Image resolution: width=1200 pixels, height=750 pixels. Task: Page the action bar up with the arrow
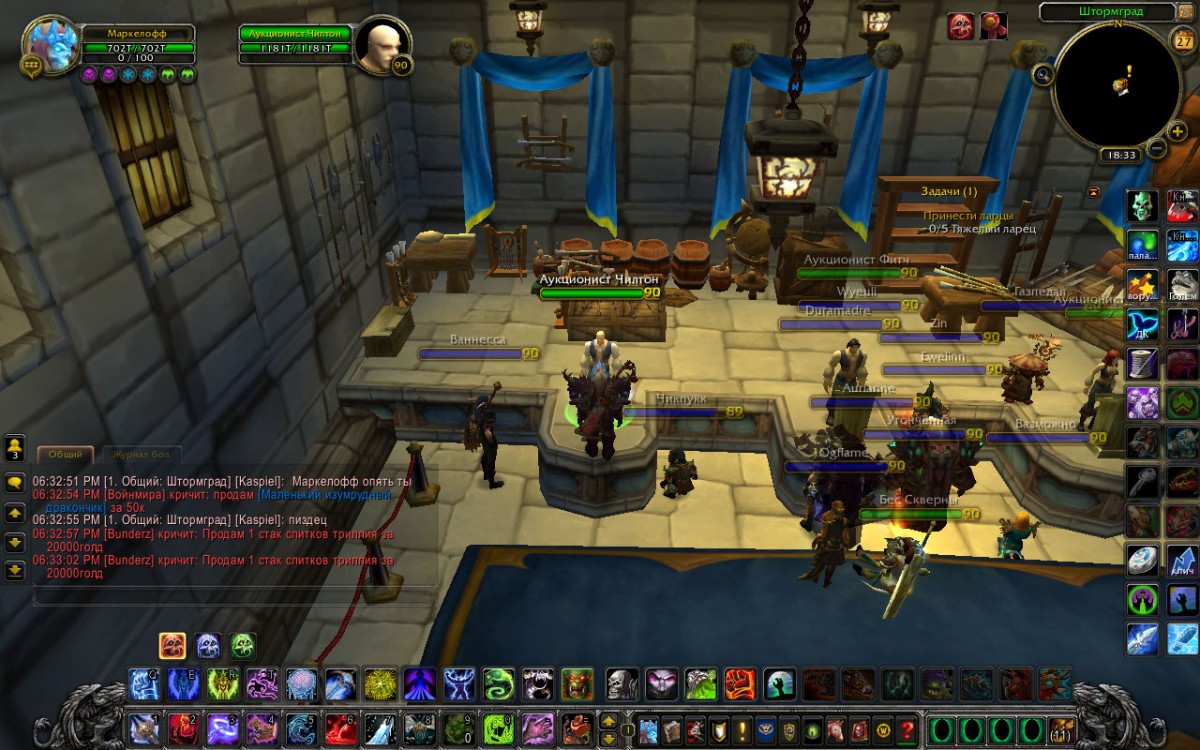click(607, 720)
